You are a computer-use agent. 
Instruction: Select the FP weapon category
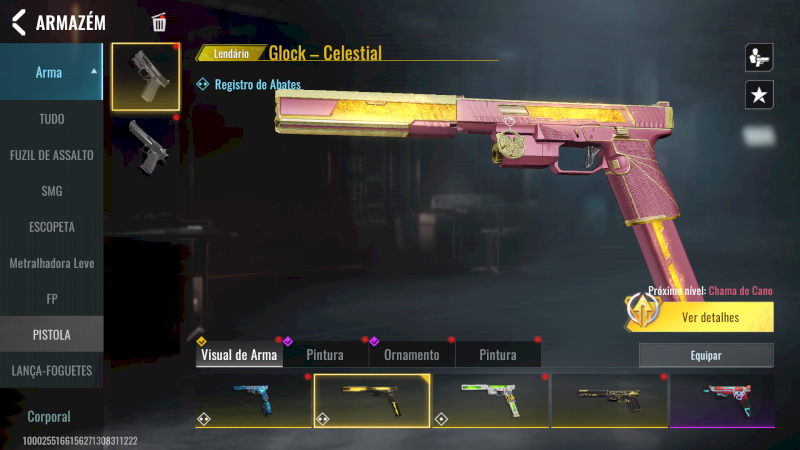(51, 298)
